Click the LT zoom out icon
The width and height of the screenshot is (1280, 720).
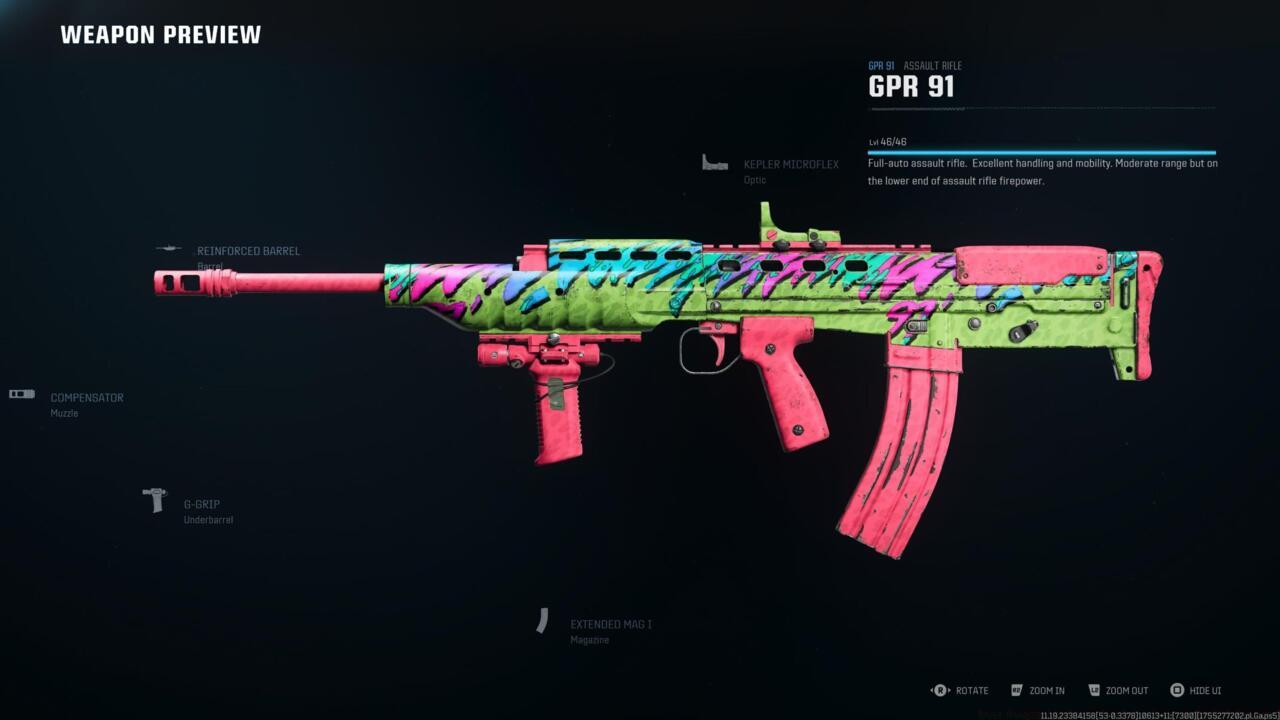pos(1094,690)
